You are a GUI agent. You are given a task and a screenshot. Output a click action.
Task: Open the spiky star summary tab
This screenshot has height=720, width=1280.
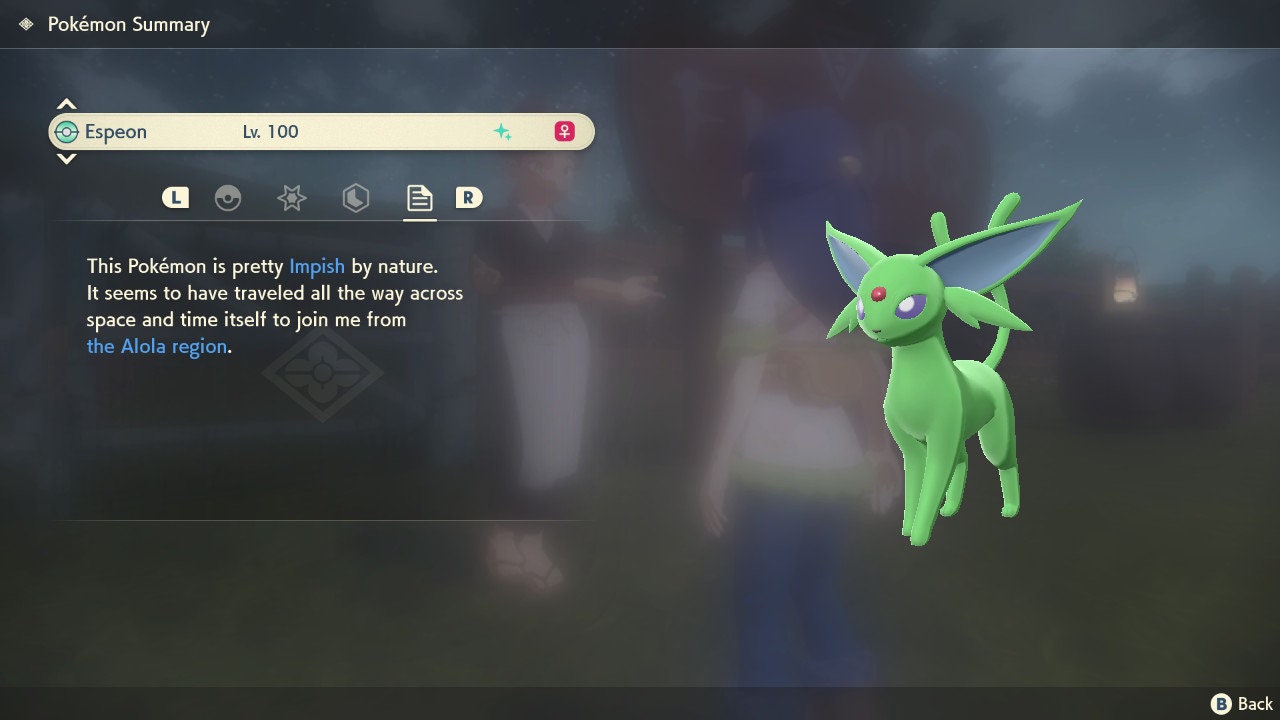291,198
